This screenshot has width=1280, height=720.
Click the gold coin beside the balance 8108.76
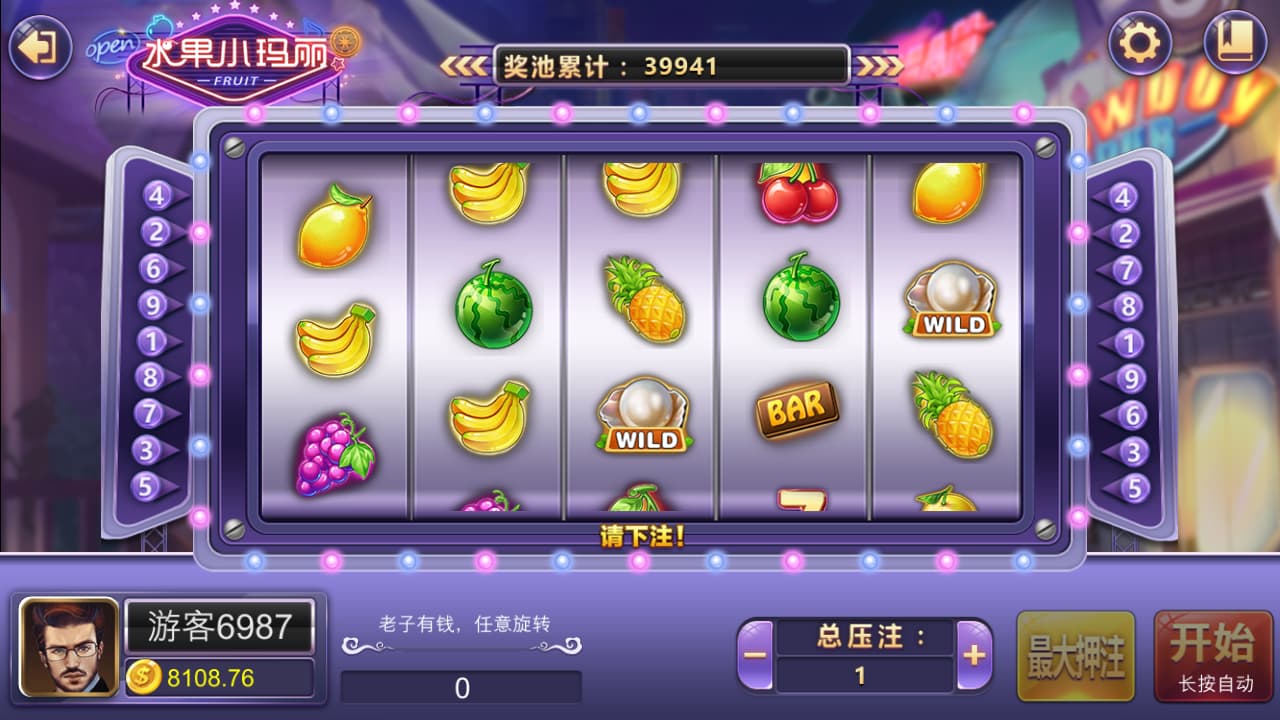[145, 677]
